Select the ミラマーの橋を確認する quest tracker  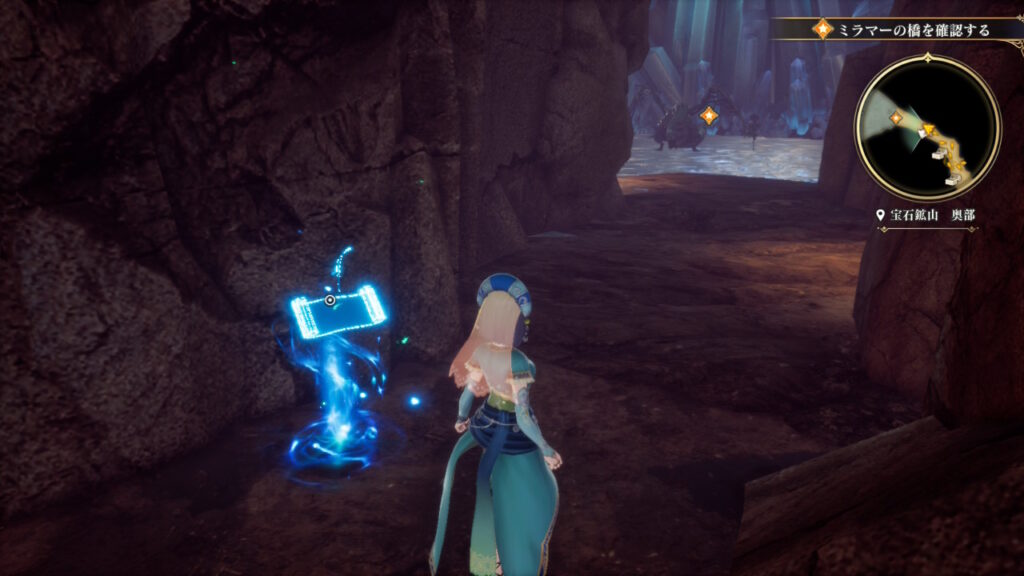(x=905, y=30)
